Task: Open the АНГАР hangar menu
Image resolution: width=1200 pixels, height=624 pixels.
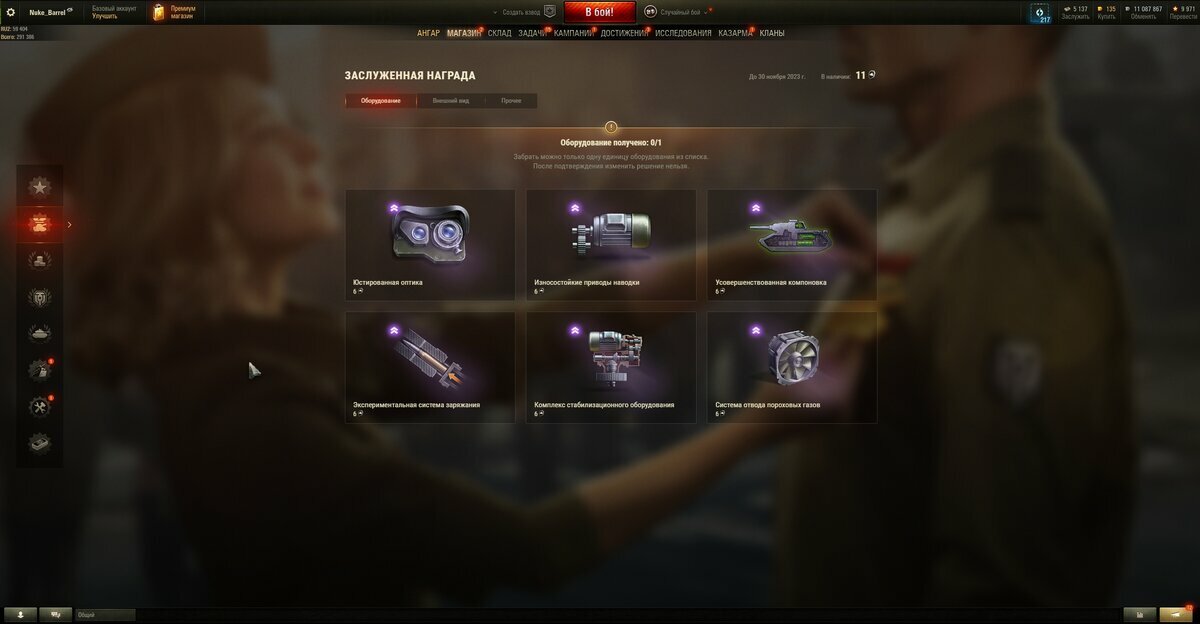Action: pyautogui.click(x=428, y=33)
